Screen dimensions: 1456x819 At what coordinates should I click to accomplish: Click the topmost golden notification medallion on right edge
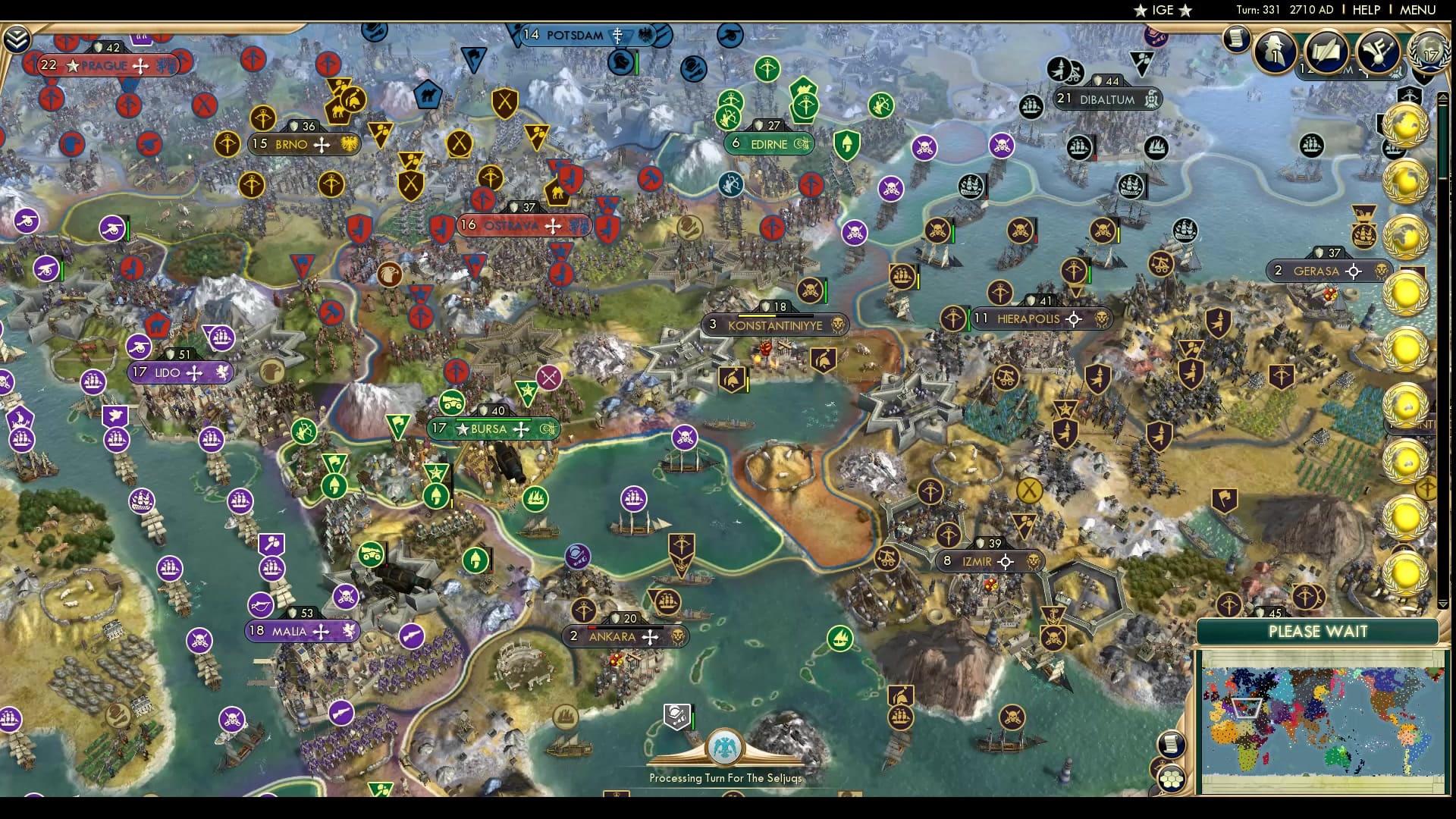[1404, 121]
